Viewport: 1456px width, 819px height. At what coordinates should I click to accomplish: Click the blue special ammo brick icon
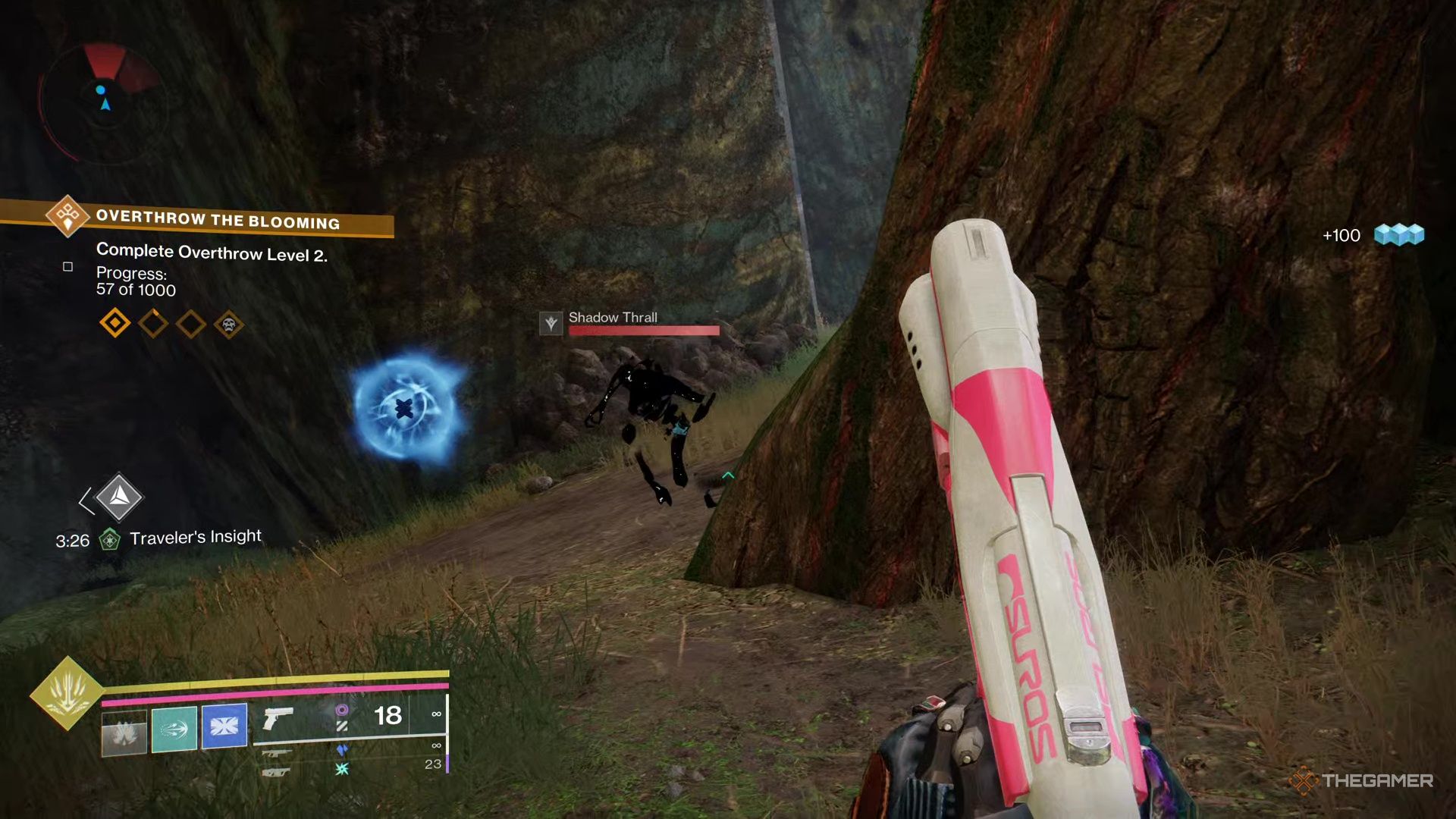click(x=342, y=748)
